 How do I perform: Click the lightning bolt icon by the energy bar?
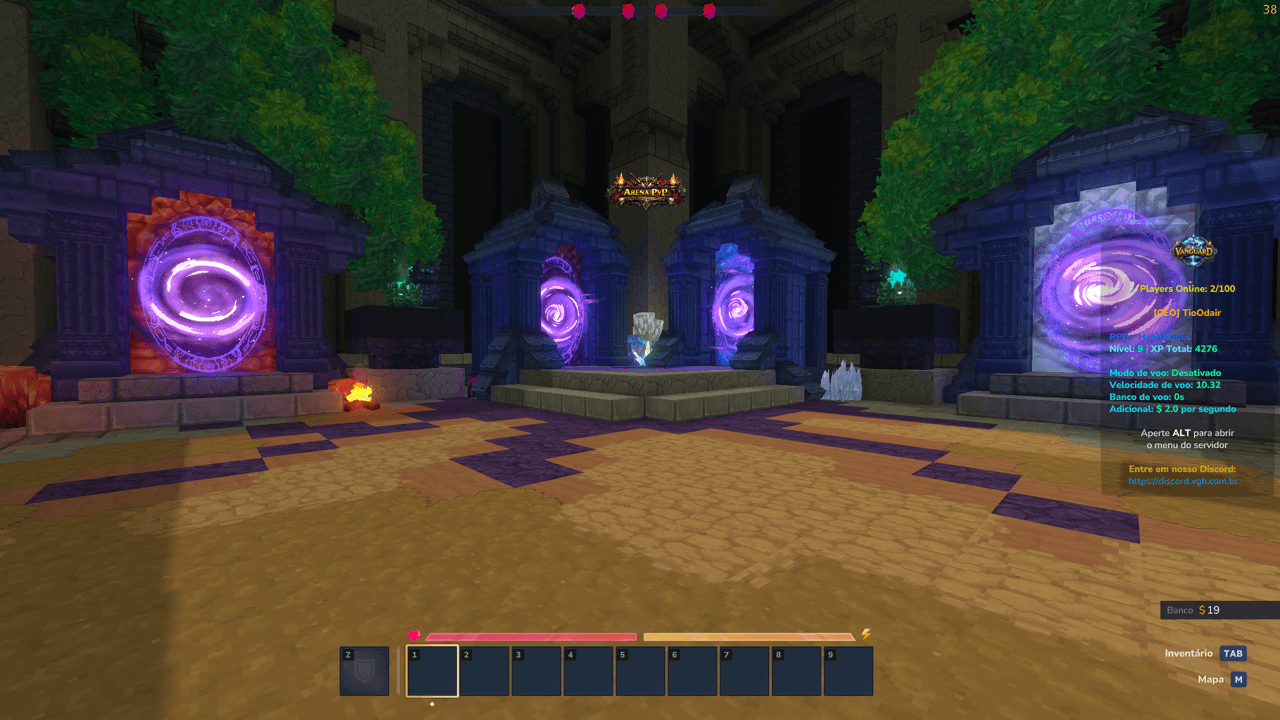[x=864, y=631]
